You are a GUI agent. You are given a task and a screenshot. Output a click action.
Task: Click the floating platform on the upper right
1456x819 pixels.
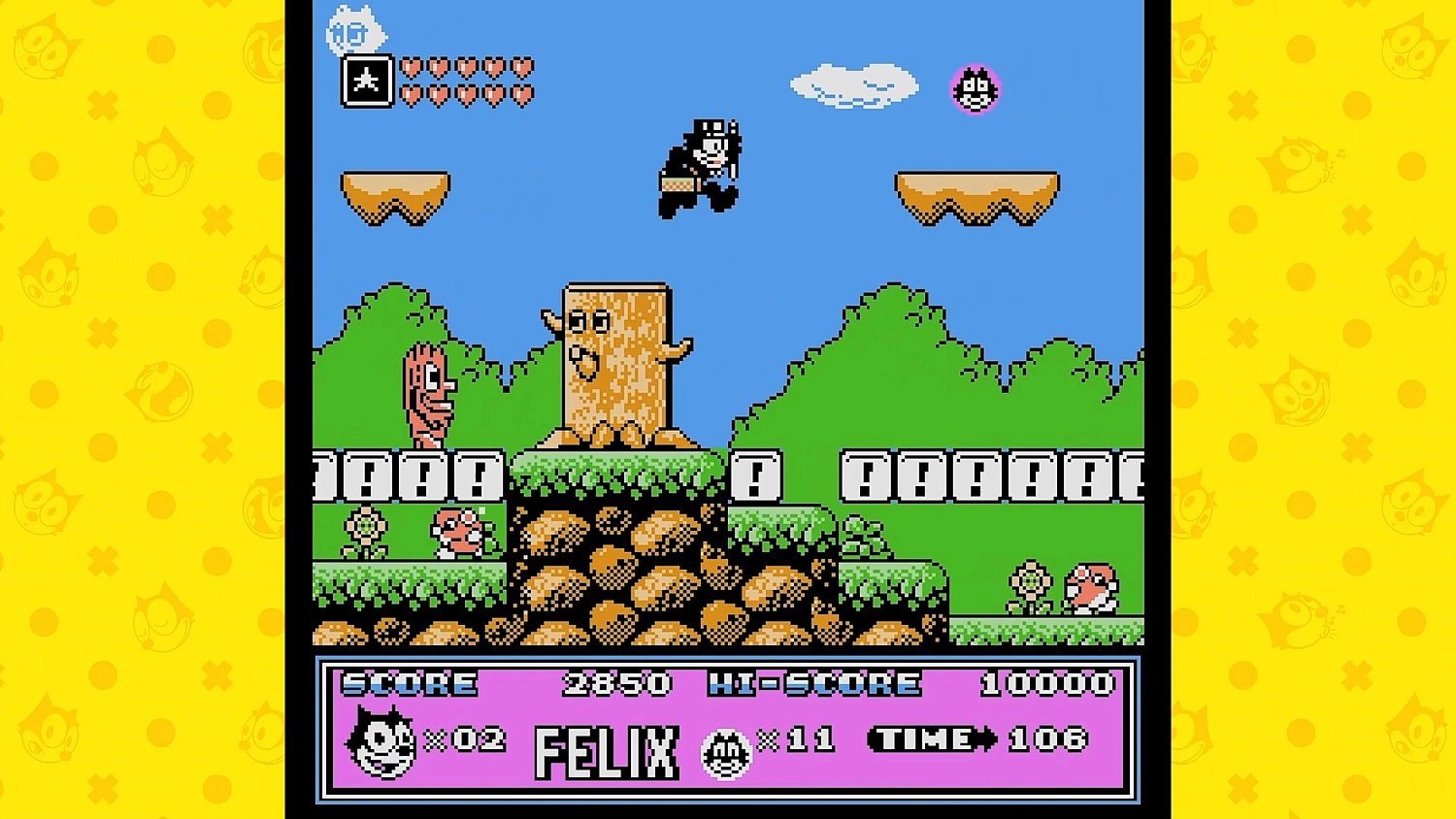coord(977,194)
